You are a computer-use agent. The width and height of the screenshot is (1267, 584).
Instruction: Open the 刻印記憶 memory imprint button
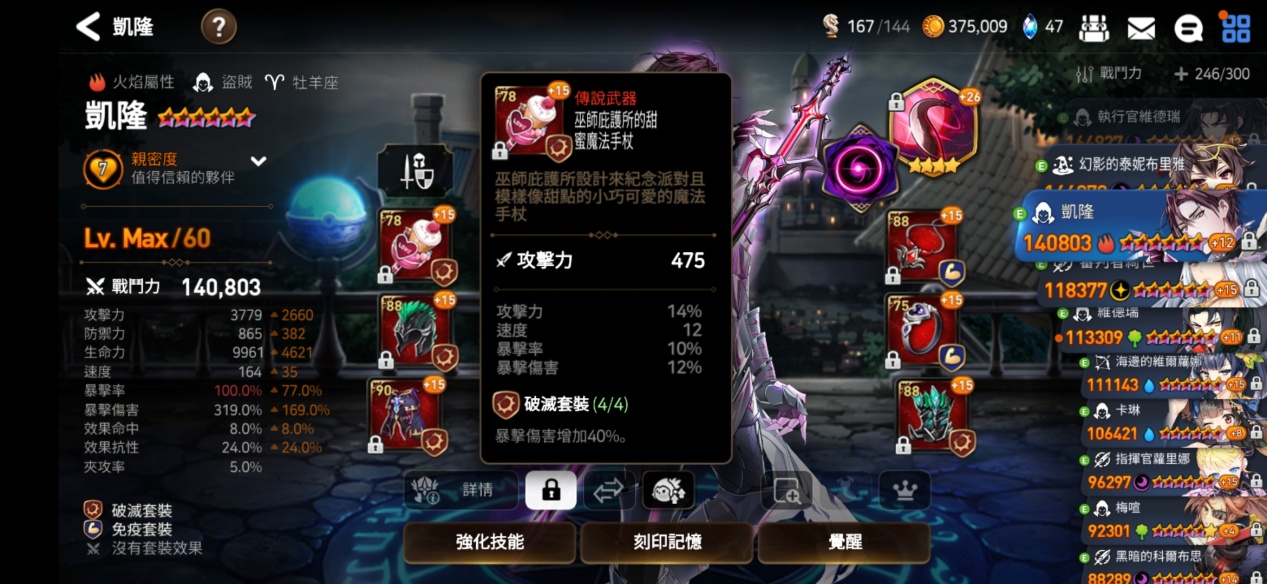coord(666,542)
